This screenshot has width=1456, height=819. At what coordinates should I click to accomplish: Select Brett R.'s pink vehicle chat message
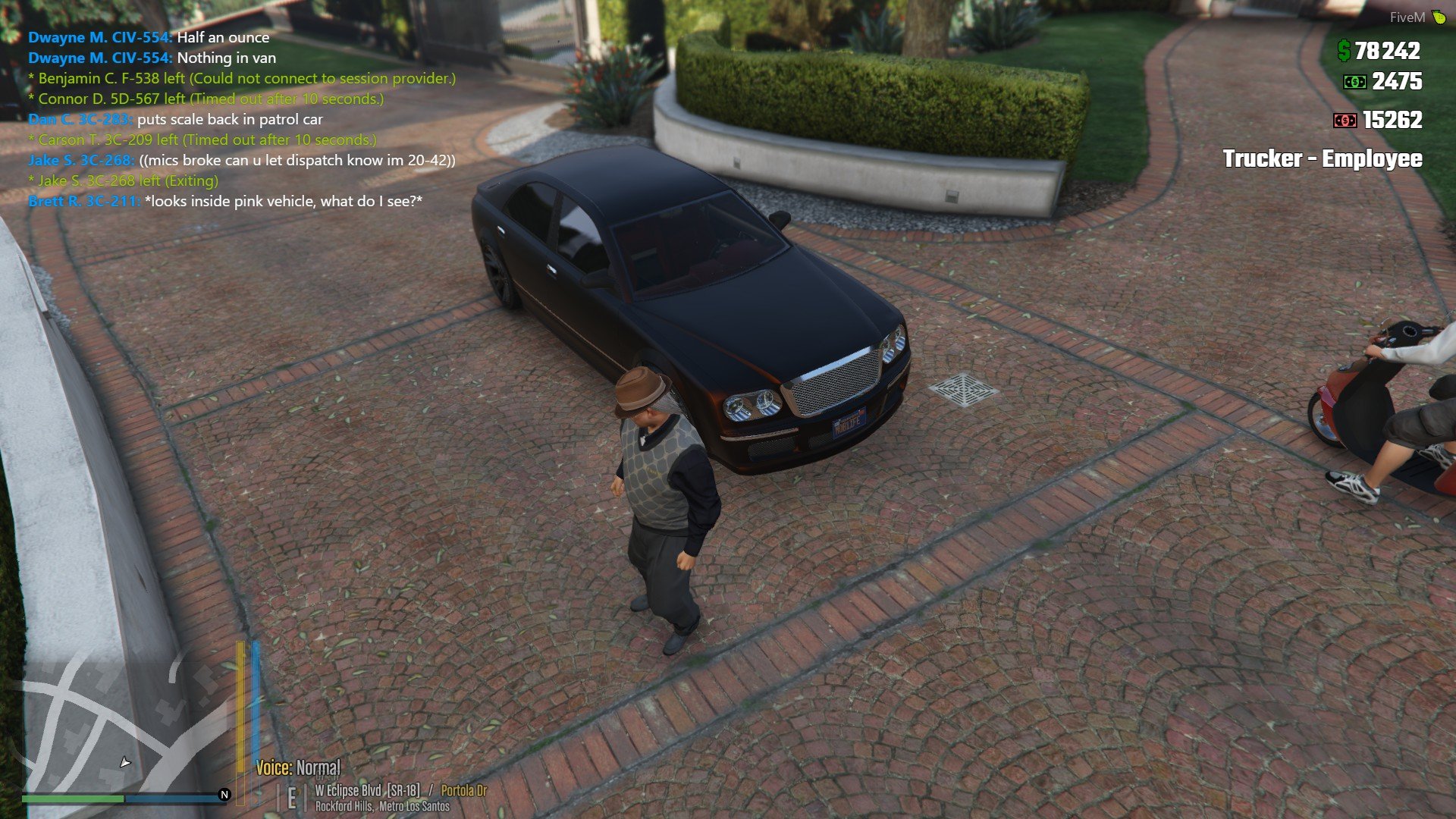tap(225, 201)
